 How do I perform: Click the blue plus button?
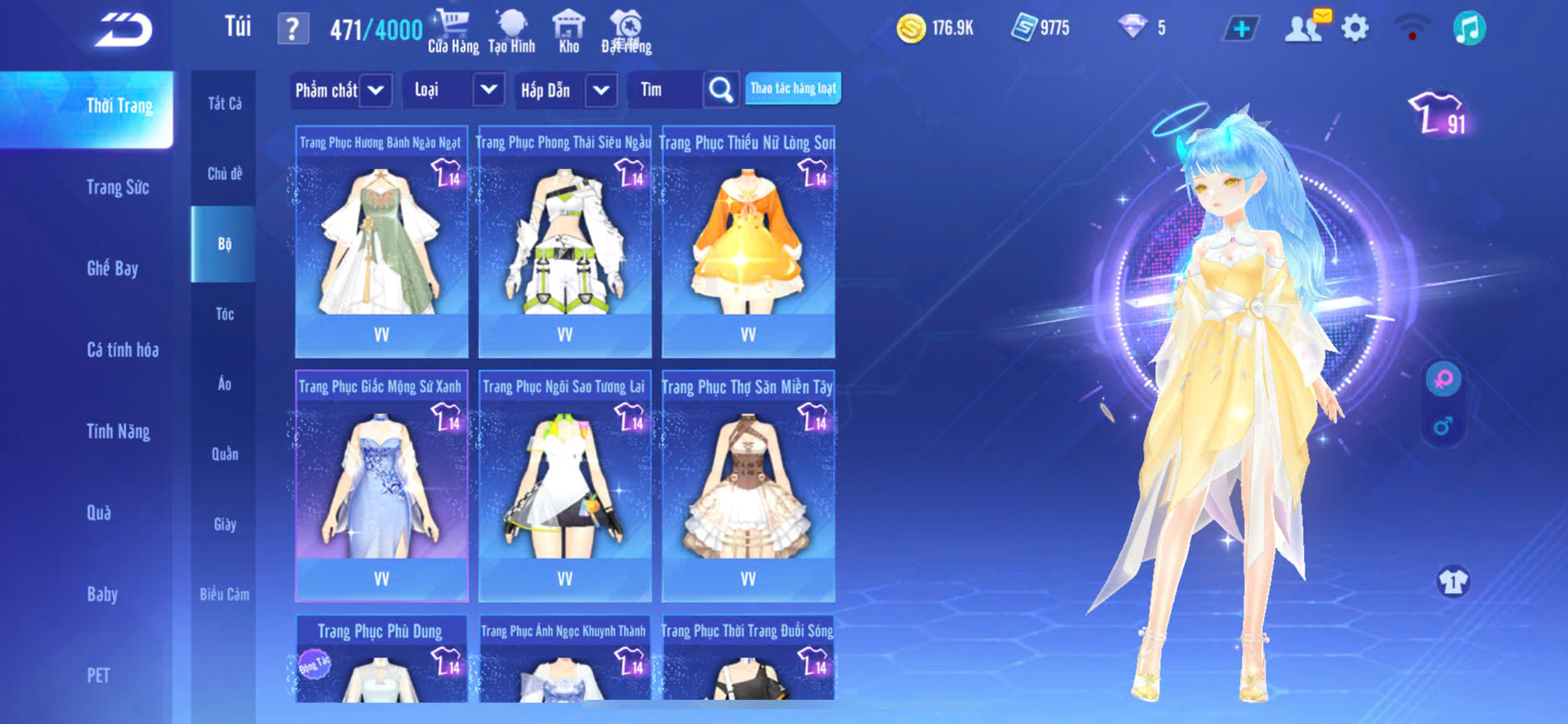pos(1242,29)
